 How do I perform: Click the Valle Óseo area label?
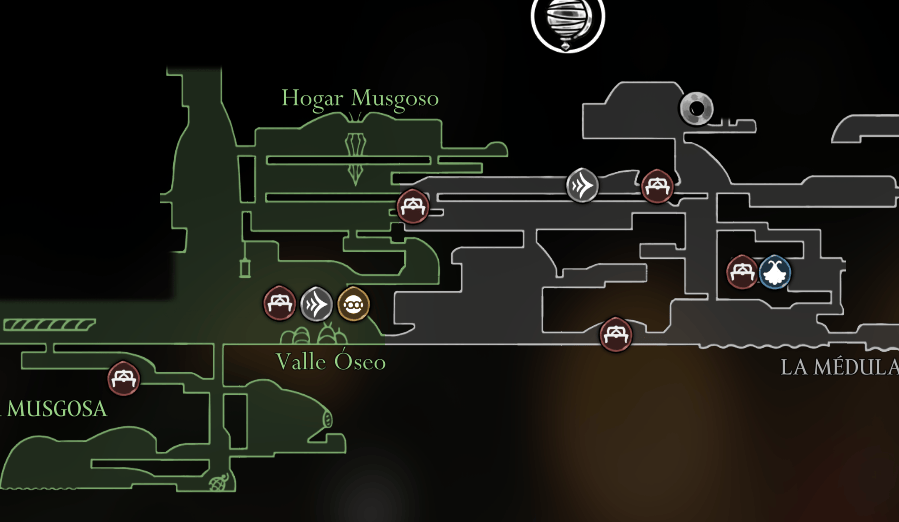tap(331, 362)
